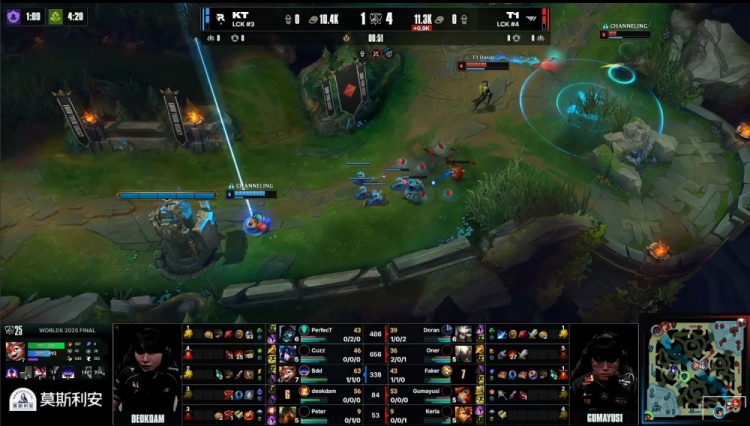Click Doran's champion portrait
750x426 pixels.
click(x=464, y=332)
